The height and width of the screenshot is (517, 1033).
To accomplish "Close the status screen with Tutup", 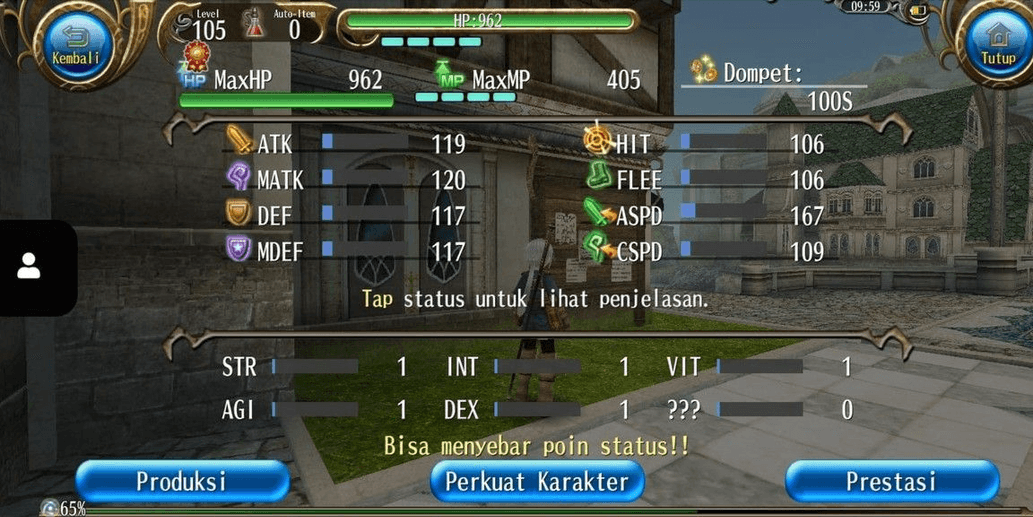I will 997,45.
